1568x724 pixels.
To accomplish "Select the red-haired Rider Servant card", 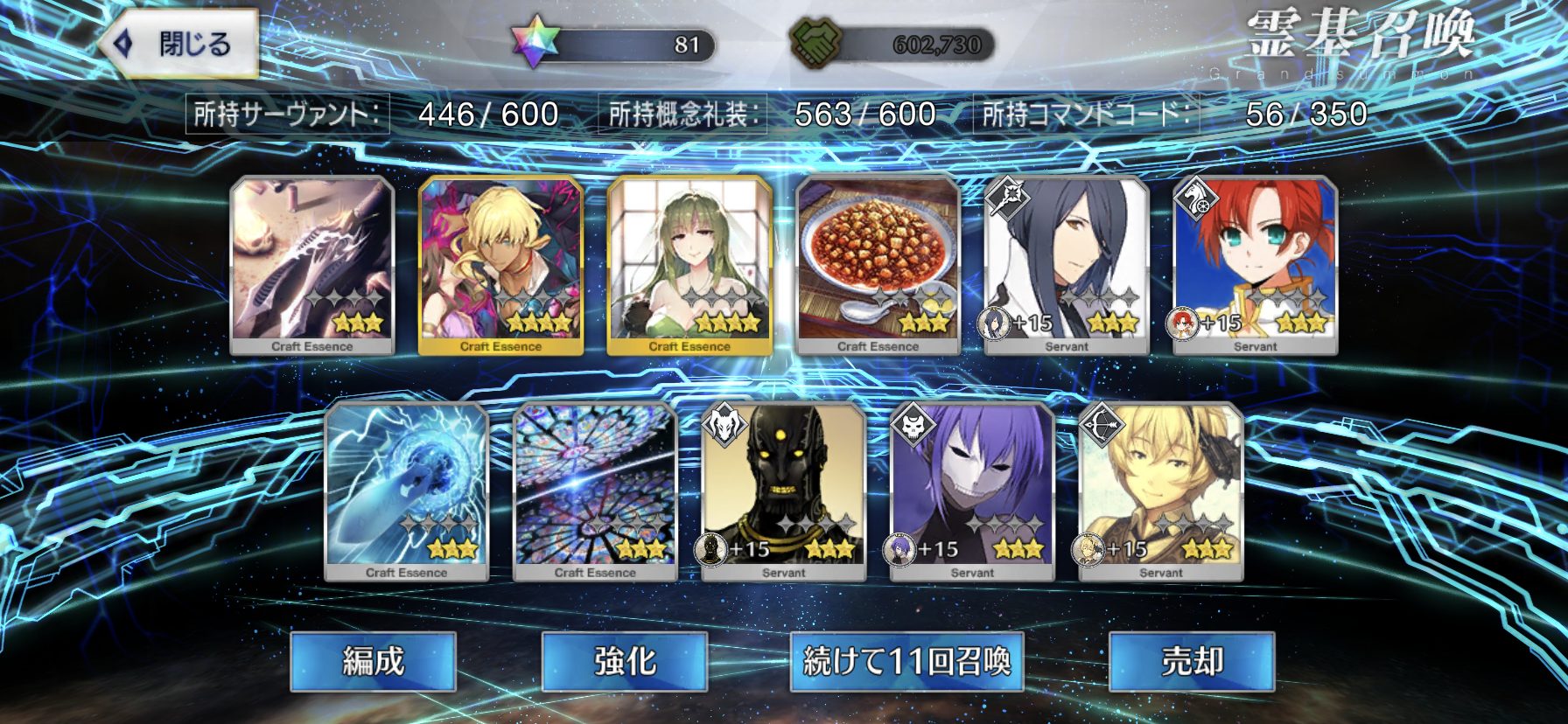I will pyautogui.click(x=1255, y=265).
